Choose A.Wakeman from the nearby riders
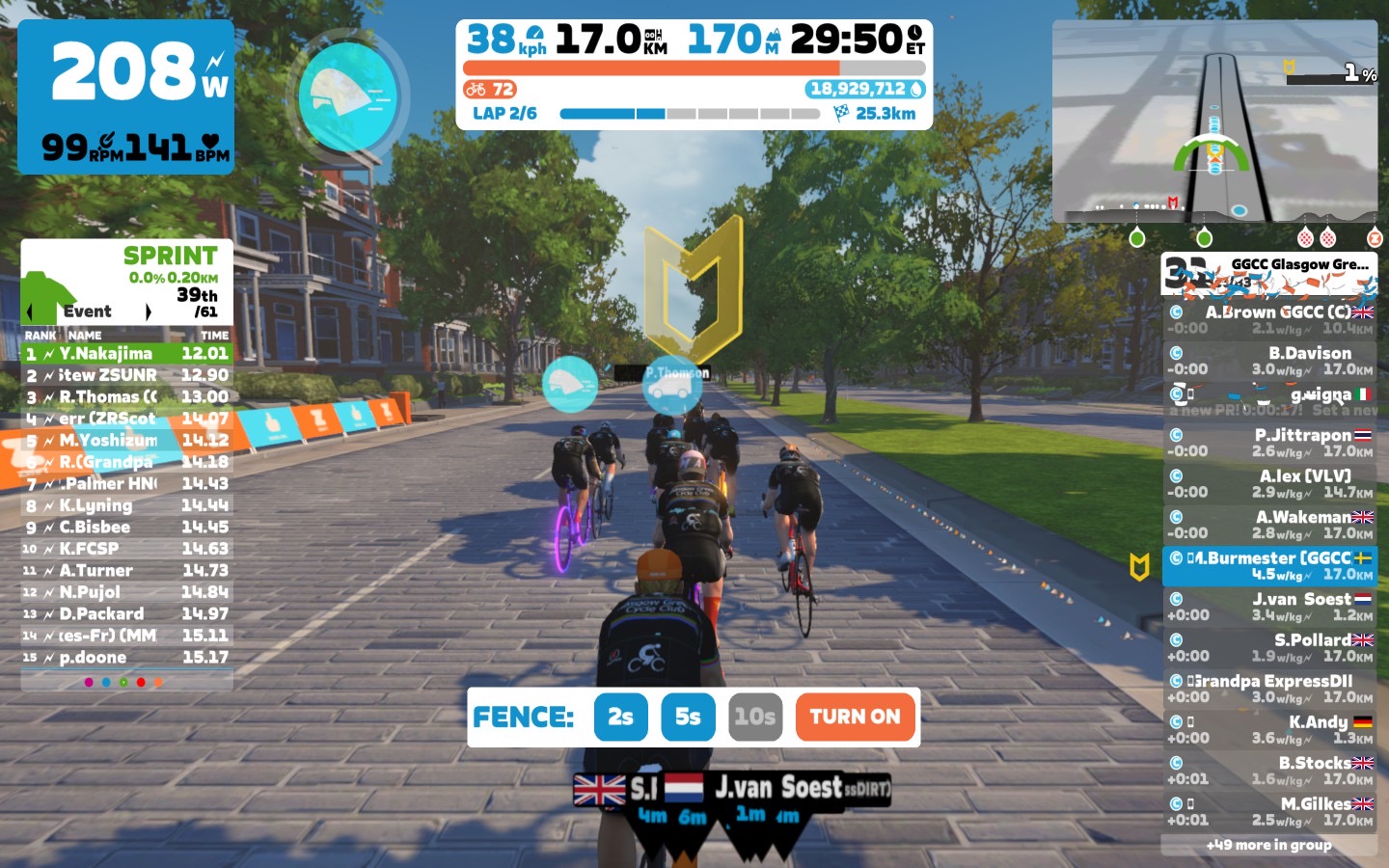The height and width of the screenshot is (868, 1389). 1268,525
